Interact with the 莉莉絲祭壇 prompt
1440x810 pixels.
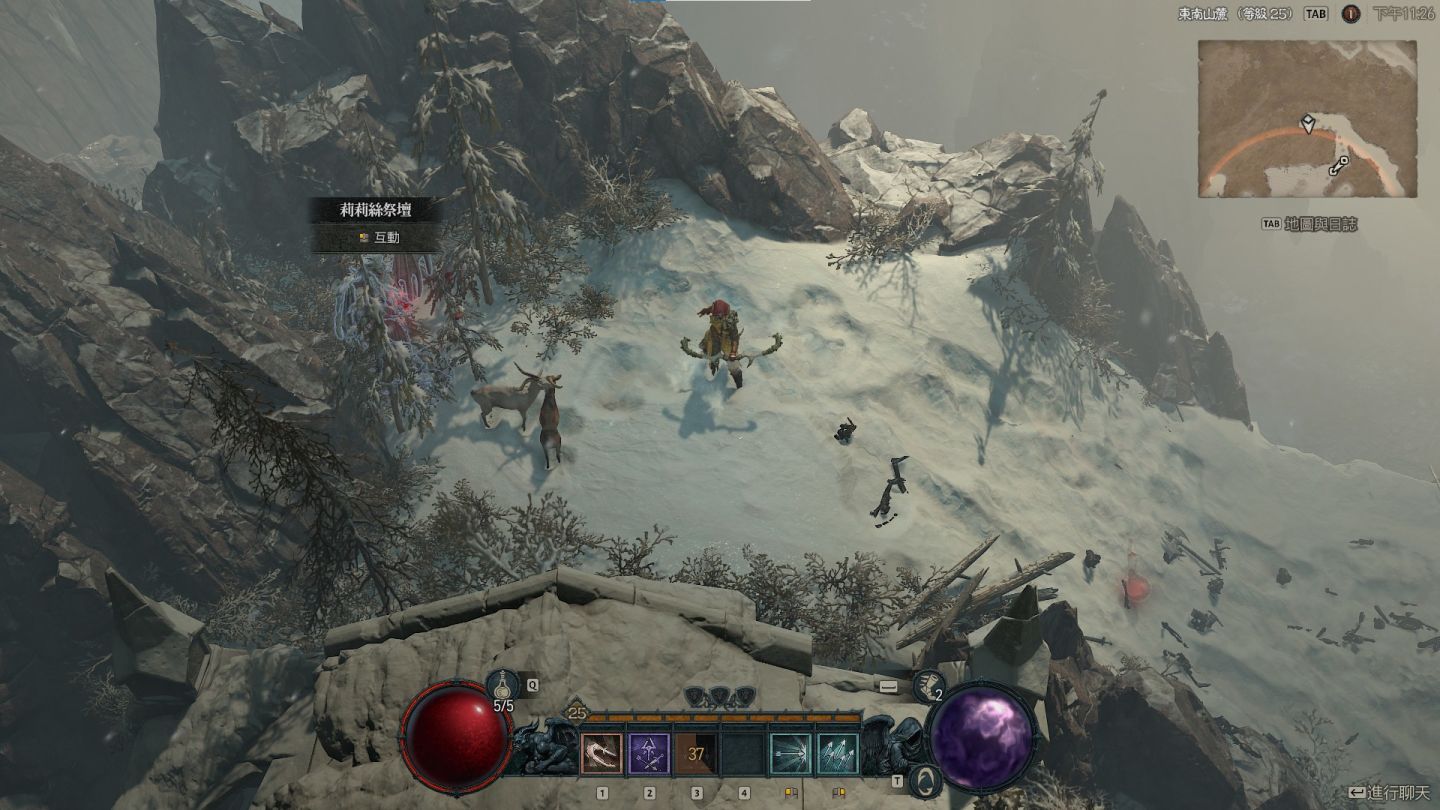[377, 239]
